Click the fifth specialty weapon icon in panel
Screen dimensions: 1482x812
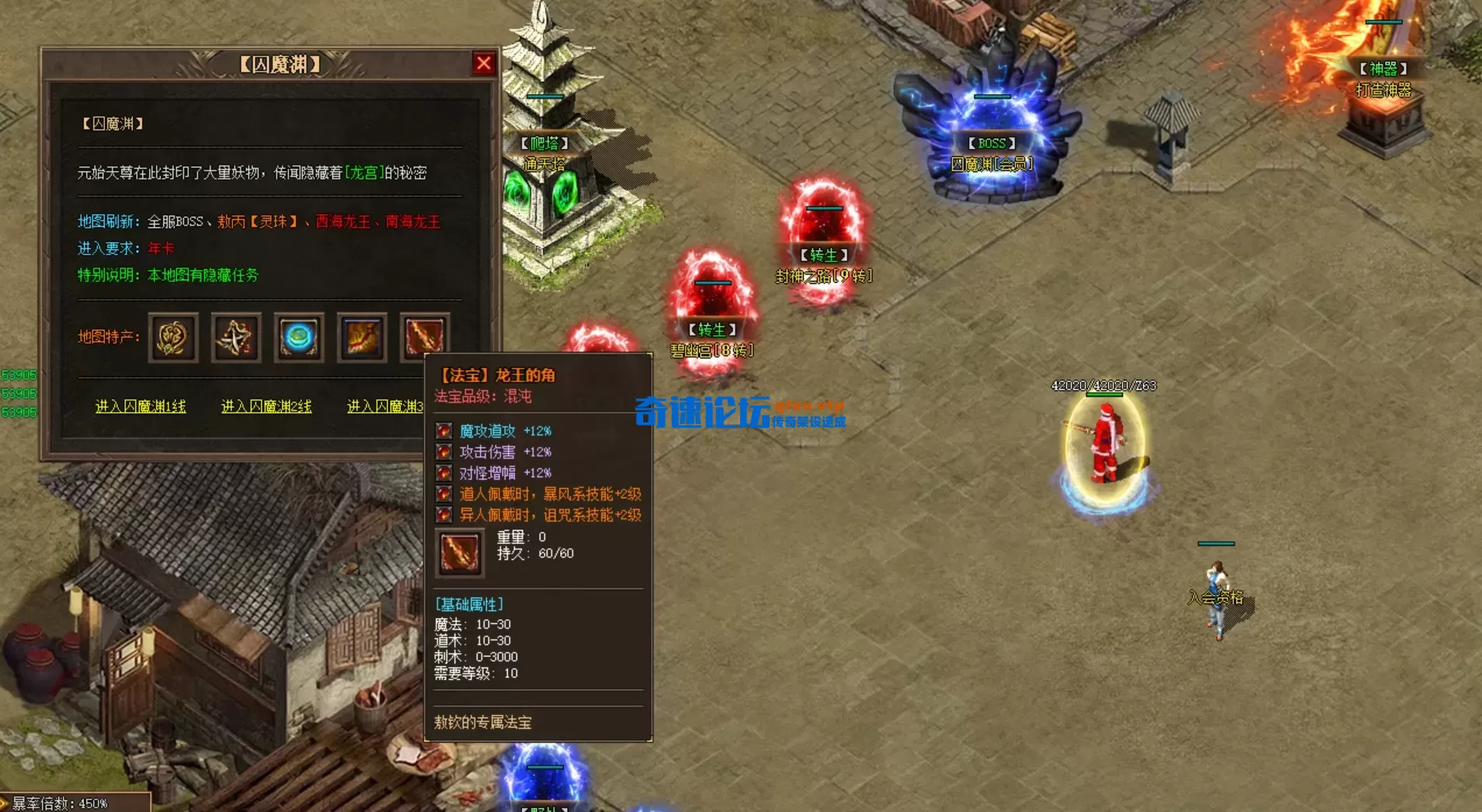(x=424, y=338)
